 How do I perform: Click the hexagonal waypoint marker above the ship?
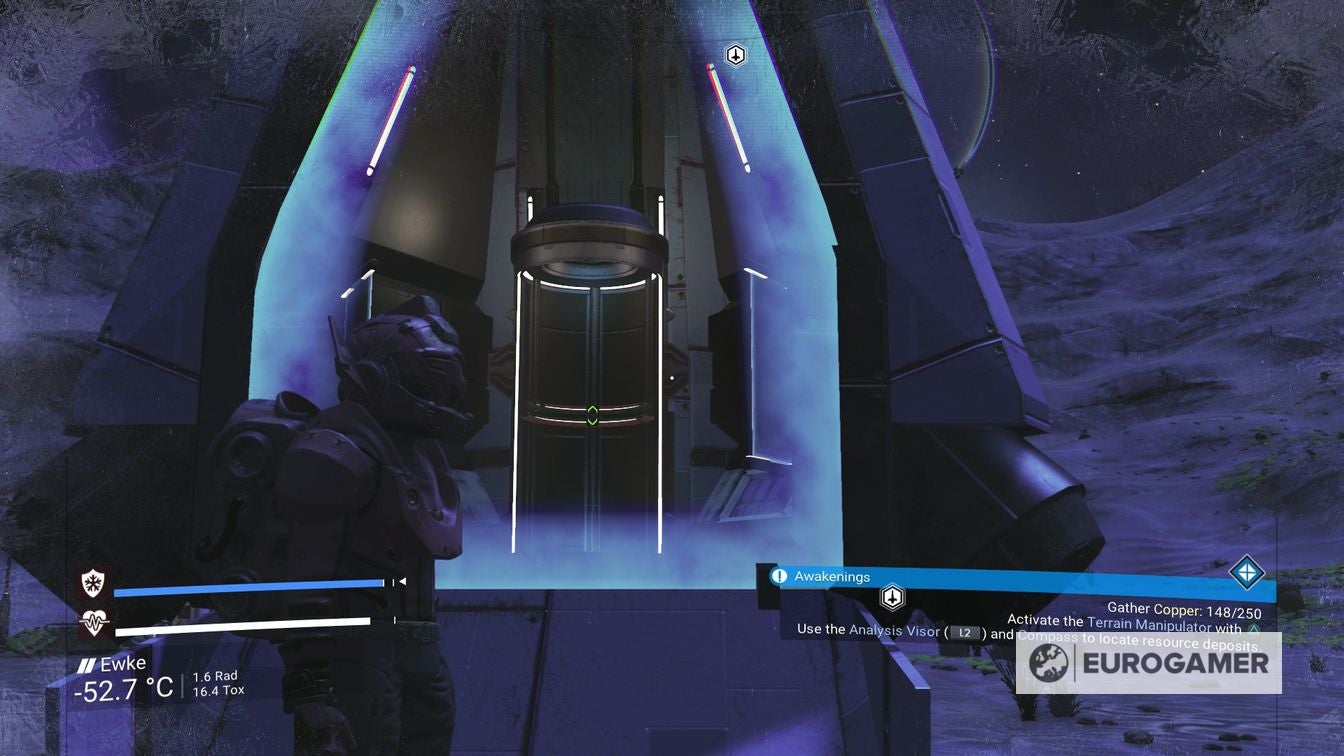pyautogui.click(x=735, y=54)
